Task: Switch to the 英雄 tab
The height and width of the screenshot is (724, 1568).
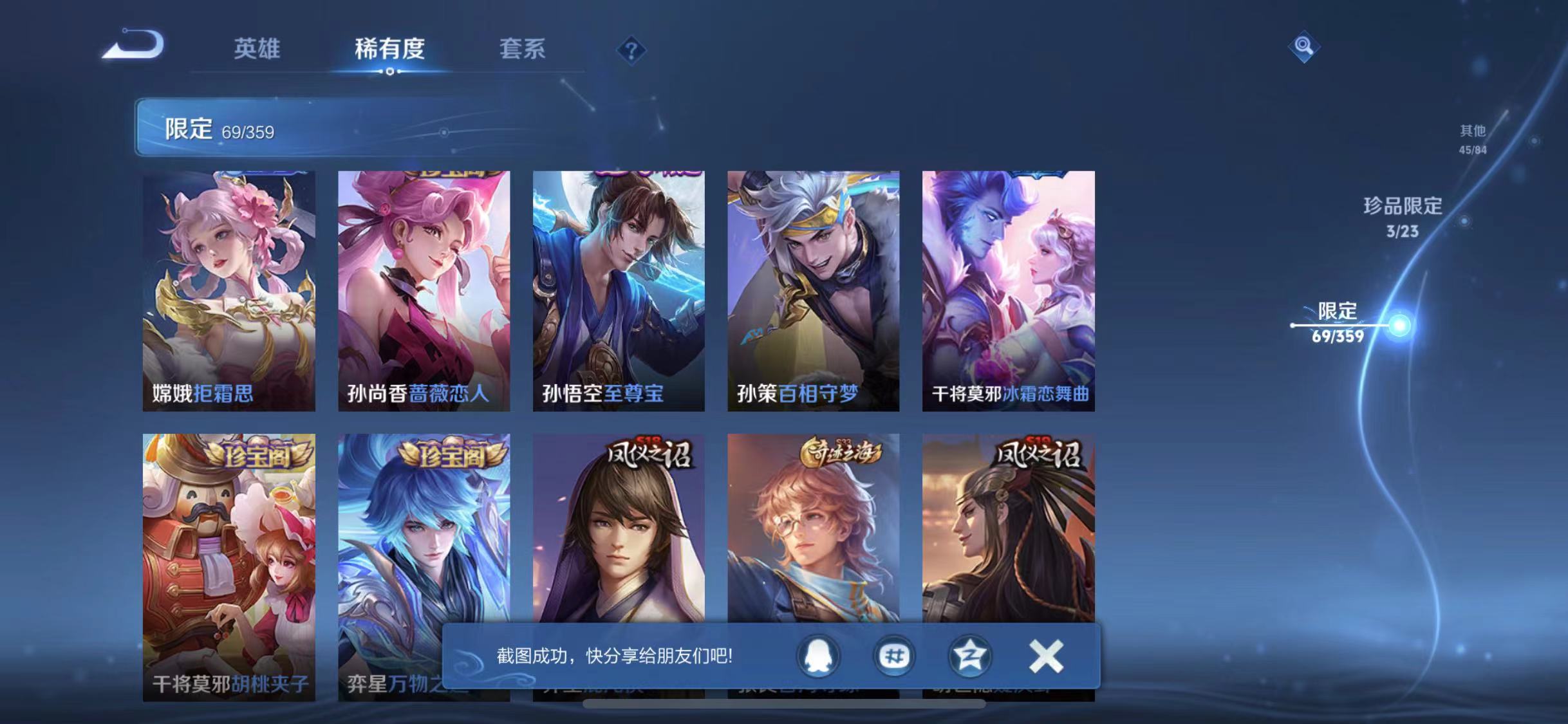Action: (x=258, y=50)
